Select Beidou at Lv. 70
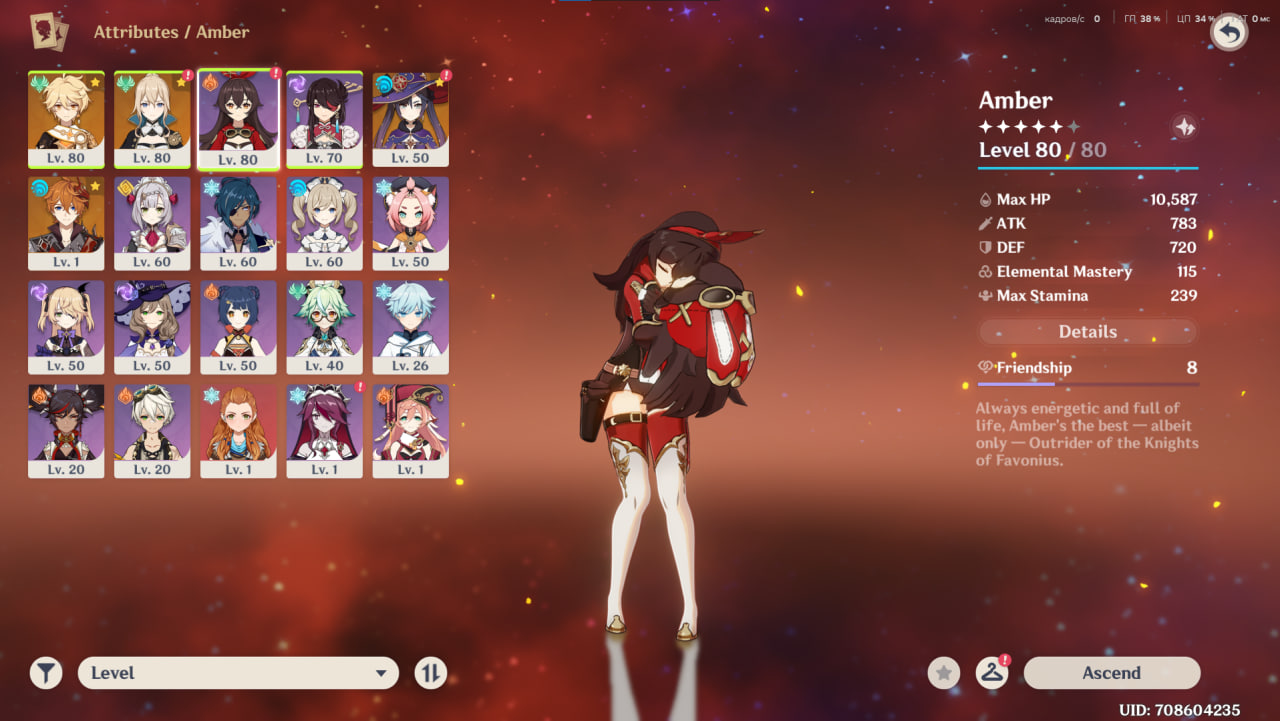Screen dimensions: 1280x721 pos(324,119)
